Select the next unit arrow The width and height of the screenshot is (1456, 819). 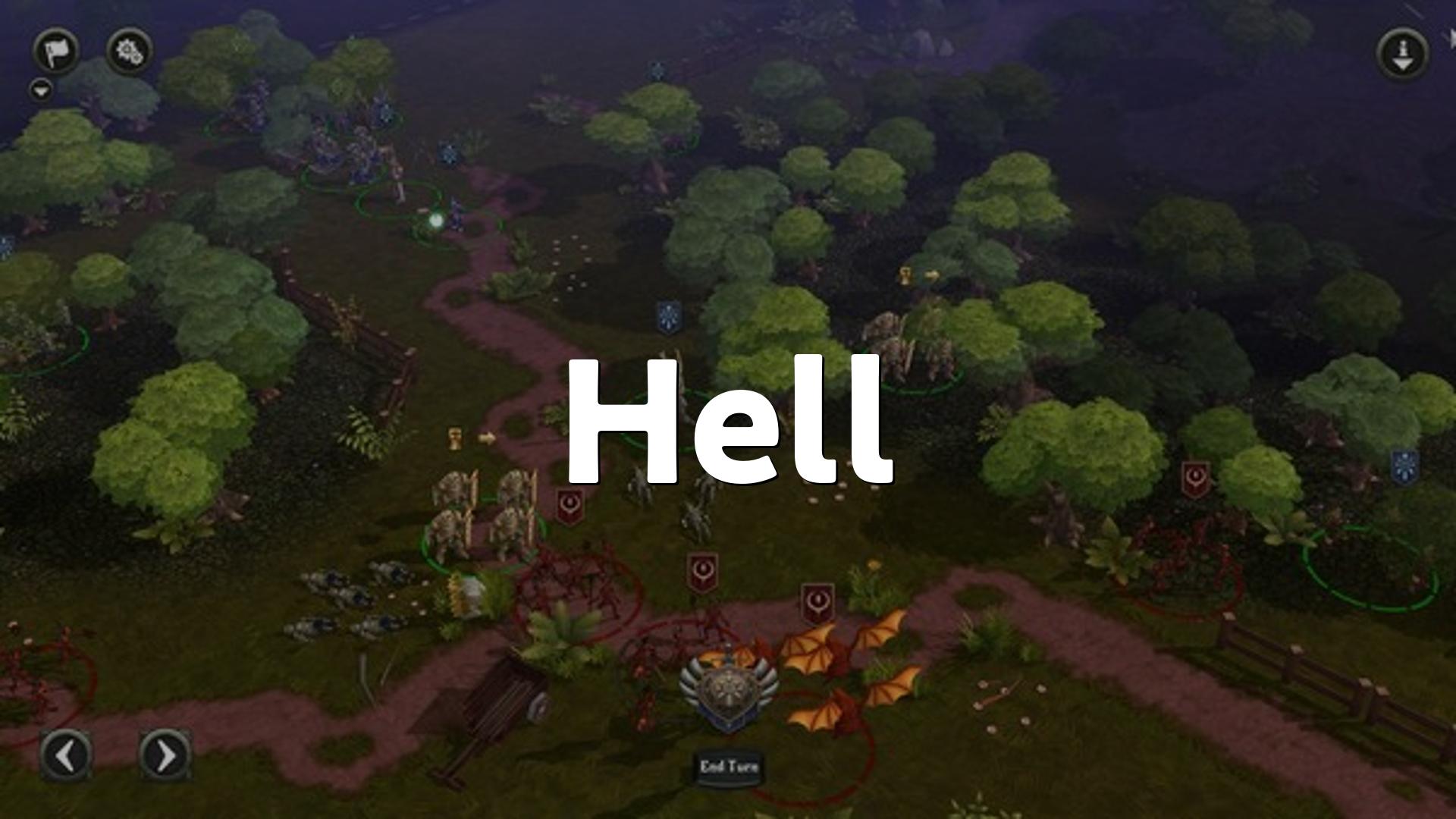click(x=165, y=755)
